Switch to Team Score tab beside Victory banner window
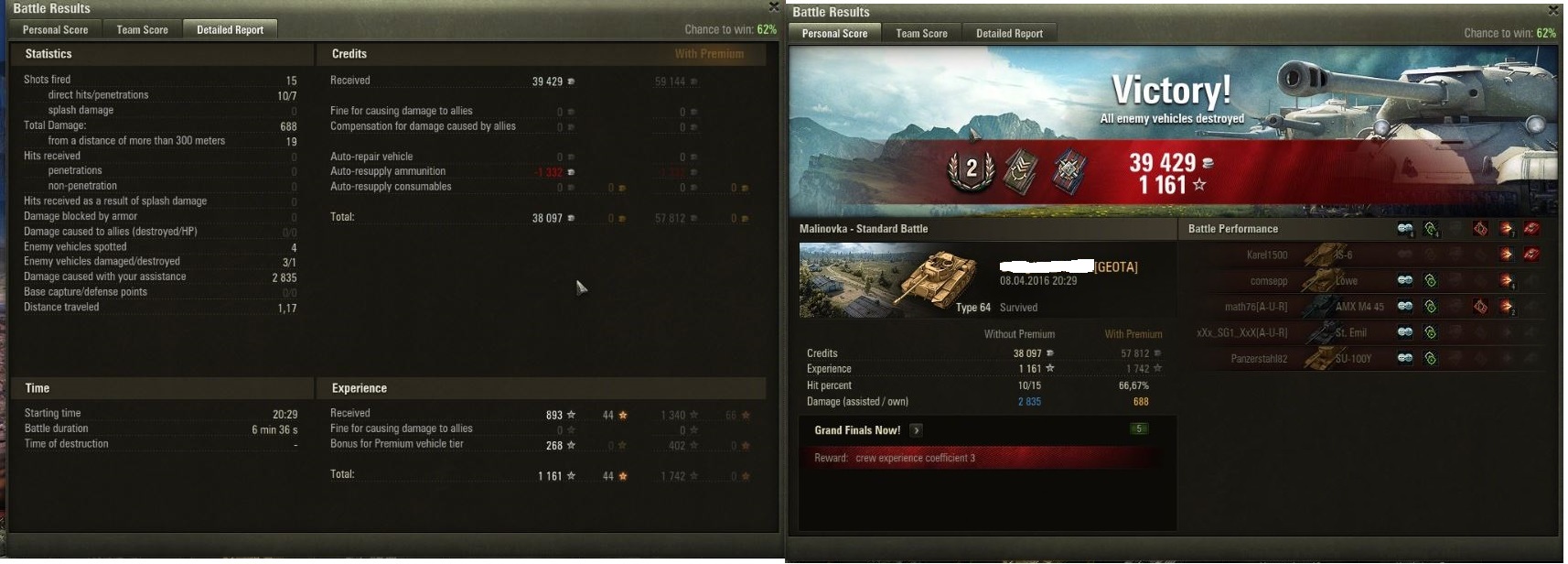Viewport: 1568px width, 564px height. click(921, 34)
